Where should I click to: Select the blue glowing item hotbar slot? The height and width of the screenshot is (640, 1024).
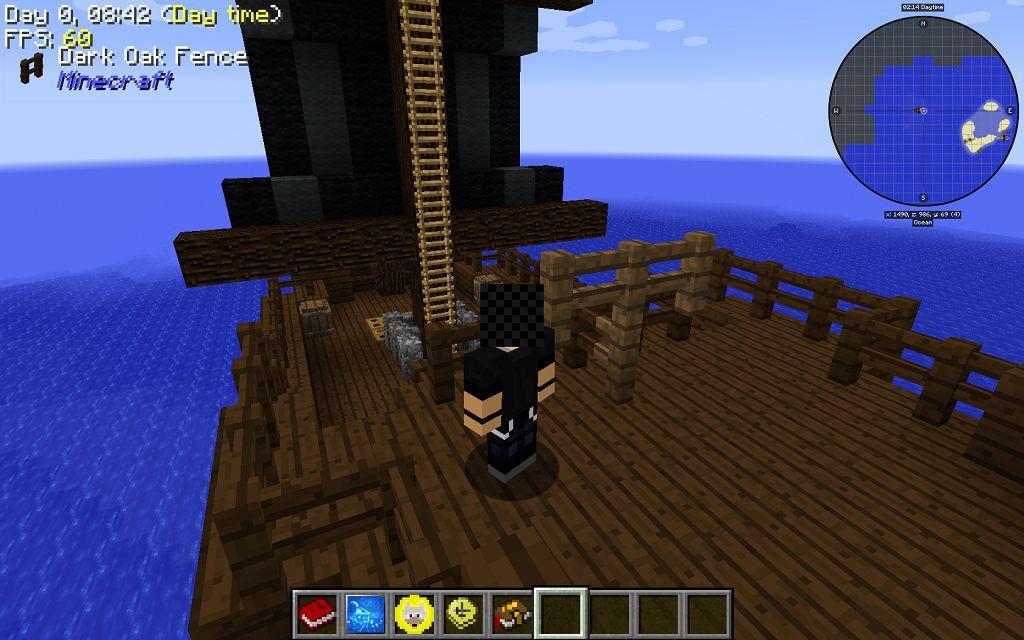(x=365, y=612)
